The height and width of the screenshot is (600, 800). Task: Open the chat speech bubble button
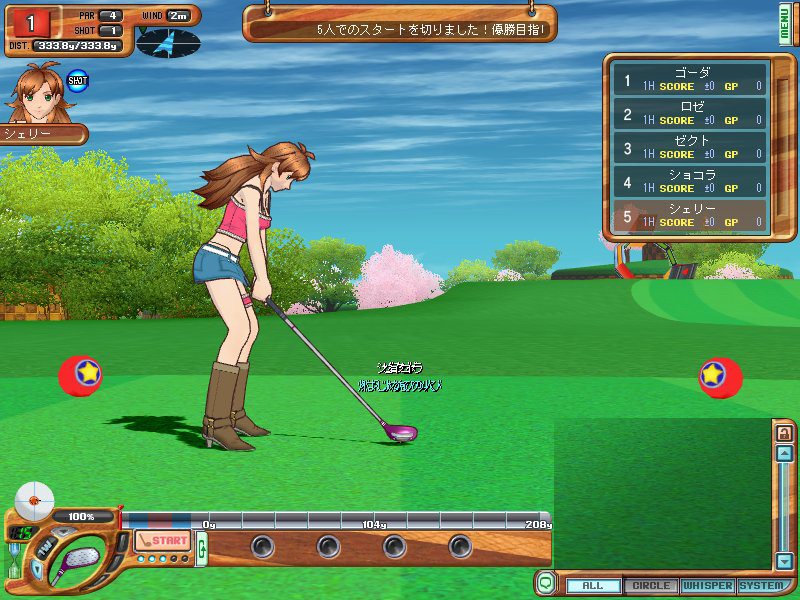(x=546, y=582)
